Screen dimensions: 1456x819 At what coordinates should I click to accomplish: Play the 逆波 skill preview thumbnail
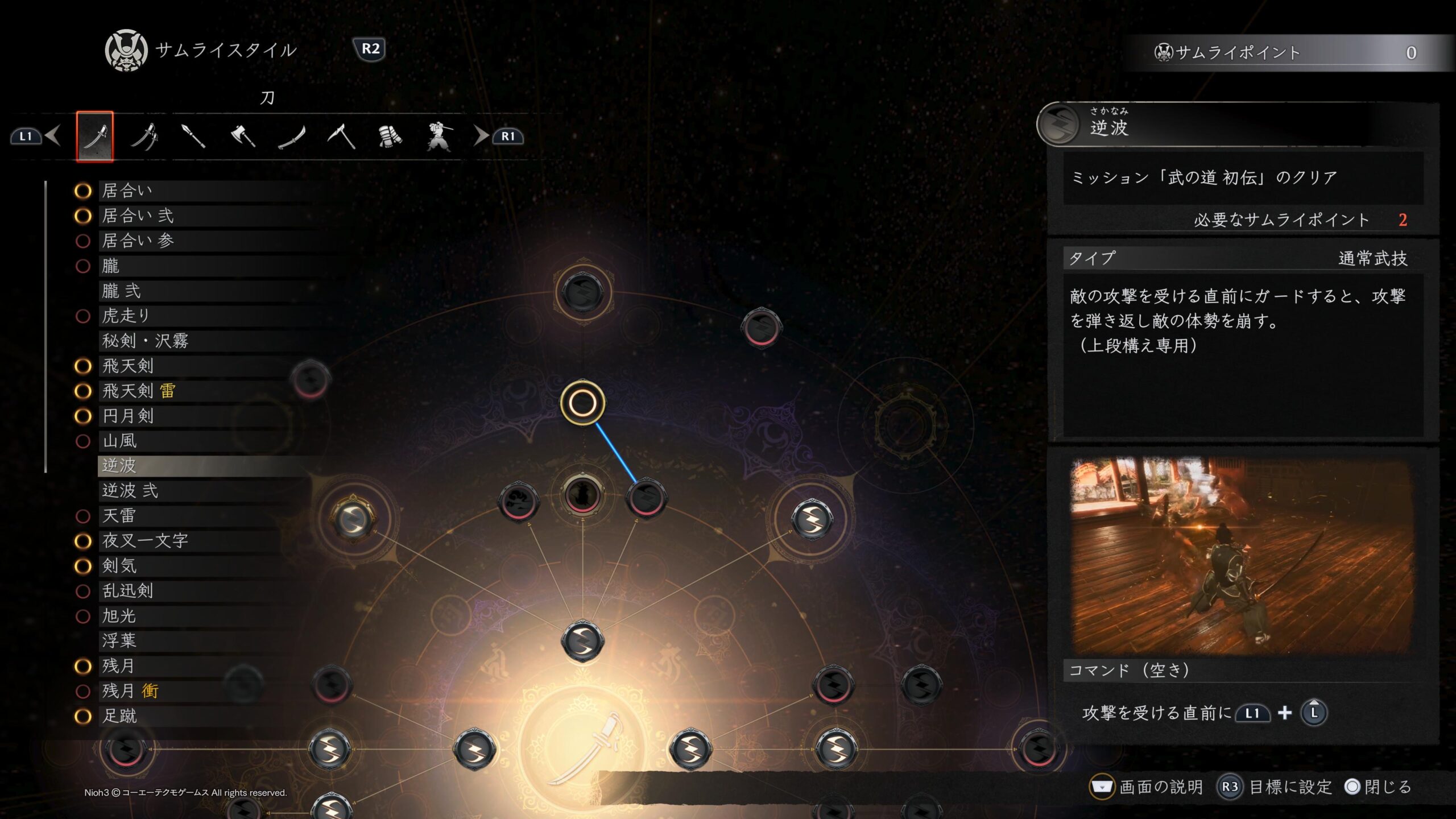(x=1242, y=555)
